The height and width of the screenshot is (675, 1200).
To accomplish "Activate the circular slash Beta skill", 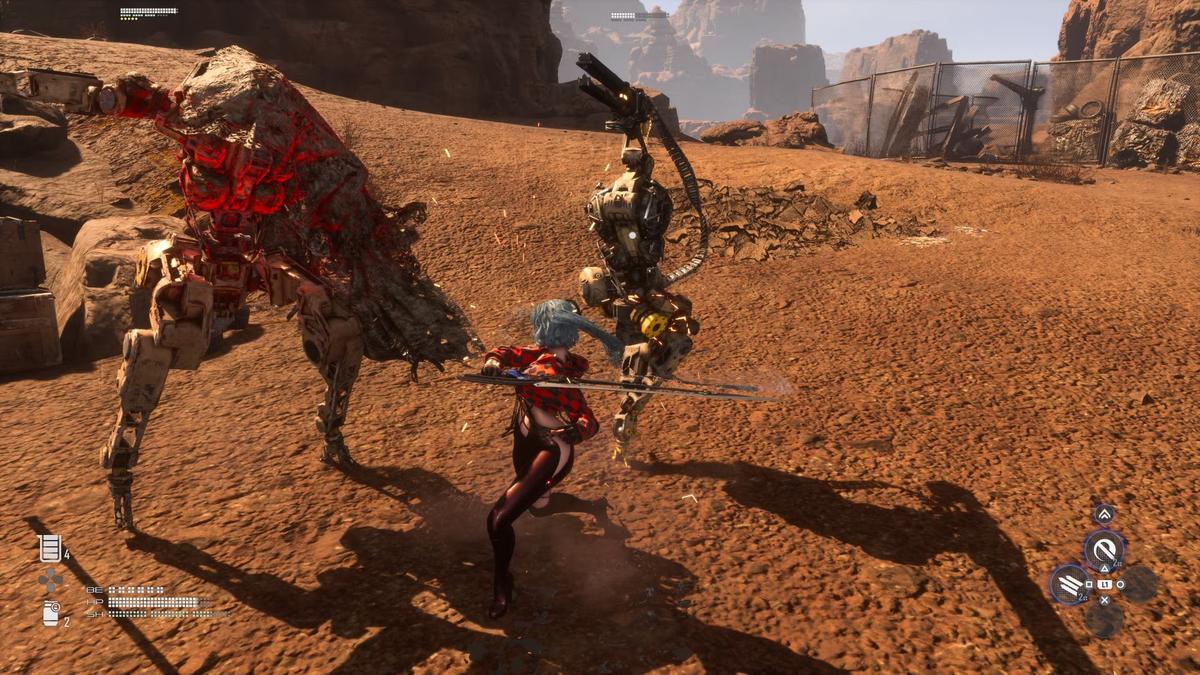I will [x=1104, y=550].
